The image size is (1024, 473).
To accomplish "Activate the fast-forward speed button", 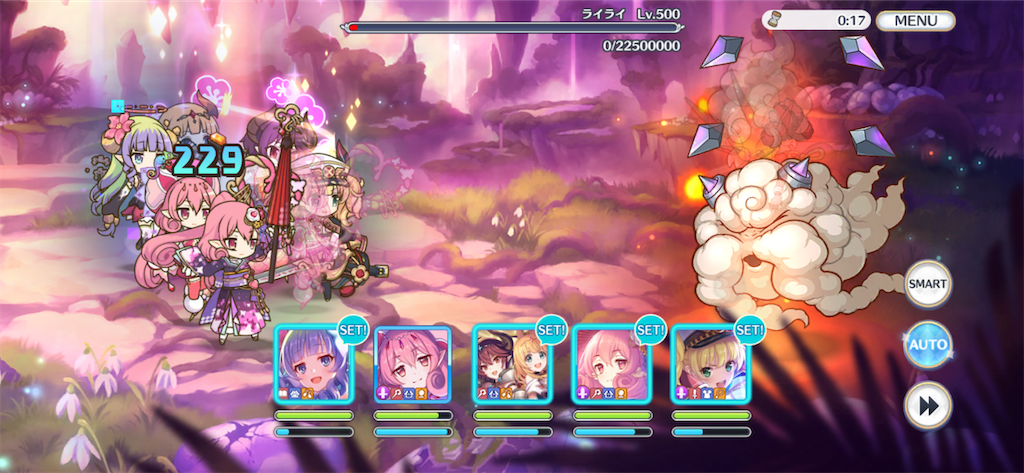I will click(x=927, y=405).
